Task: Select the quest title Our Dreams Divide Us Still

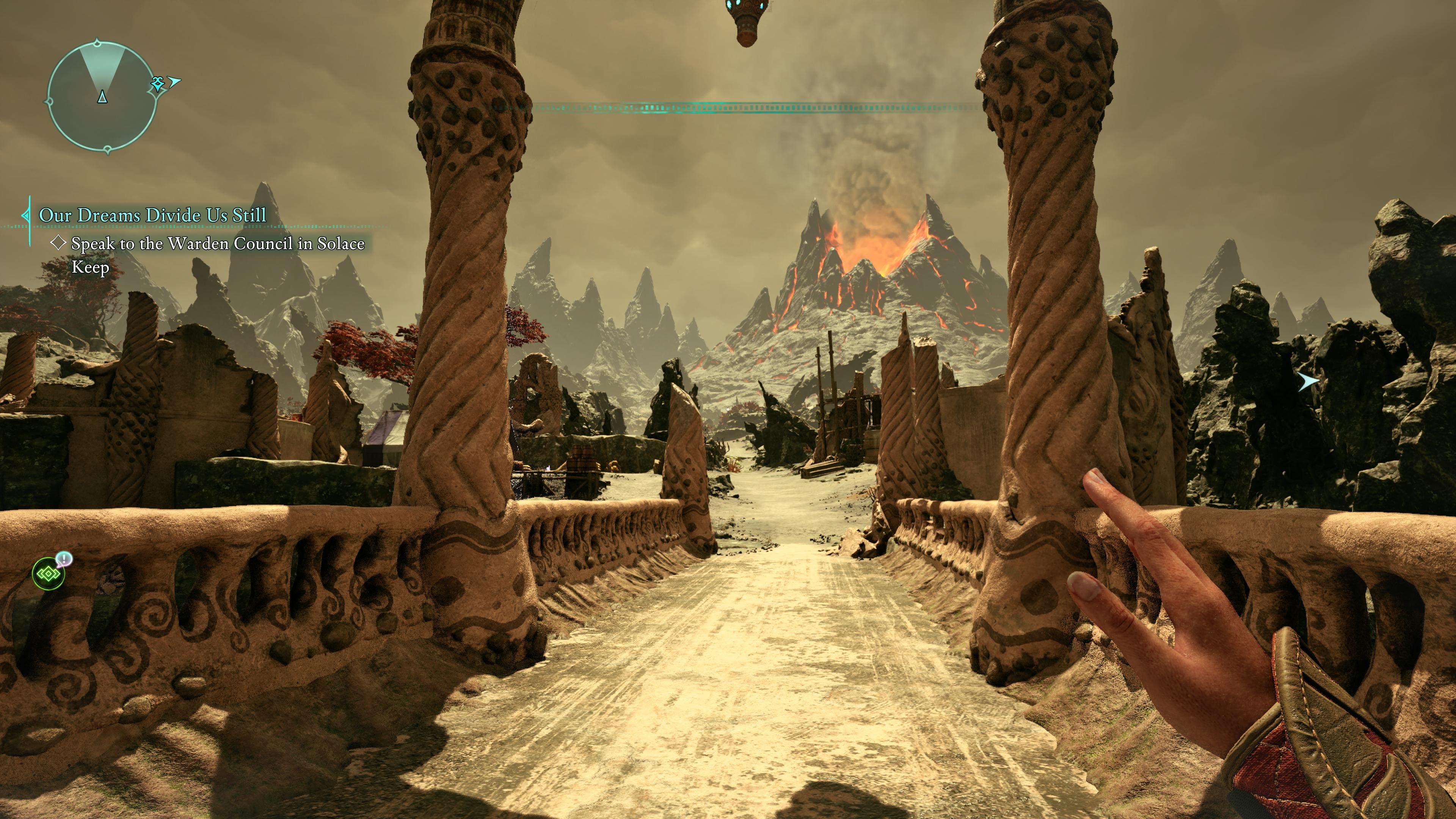Action: click(x=152, y=215)
